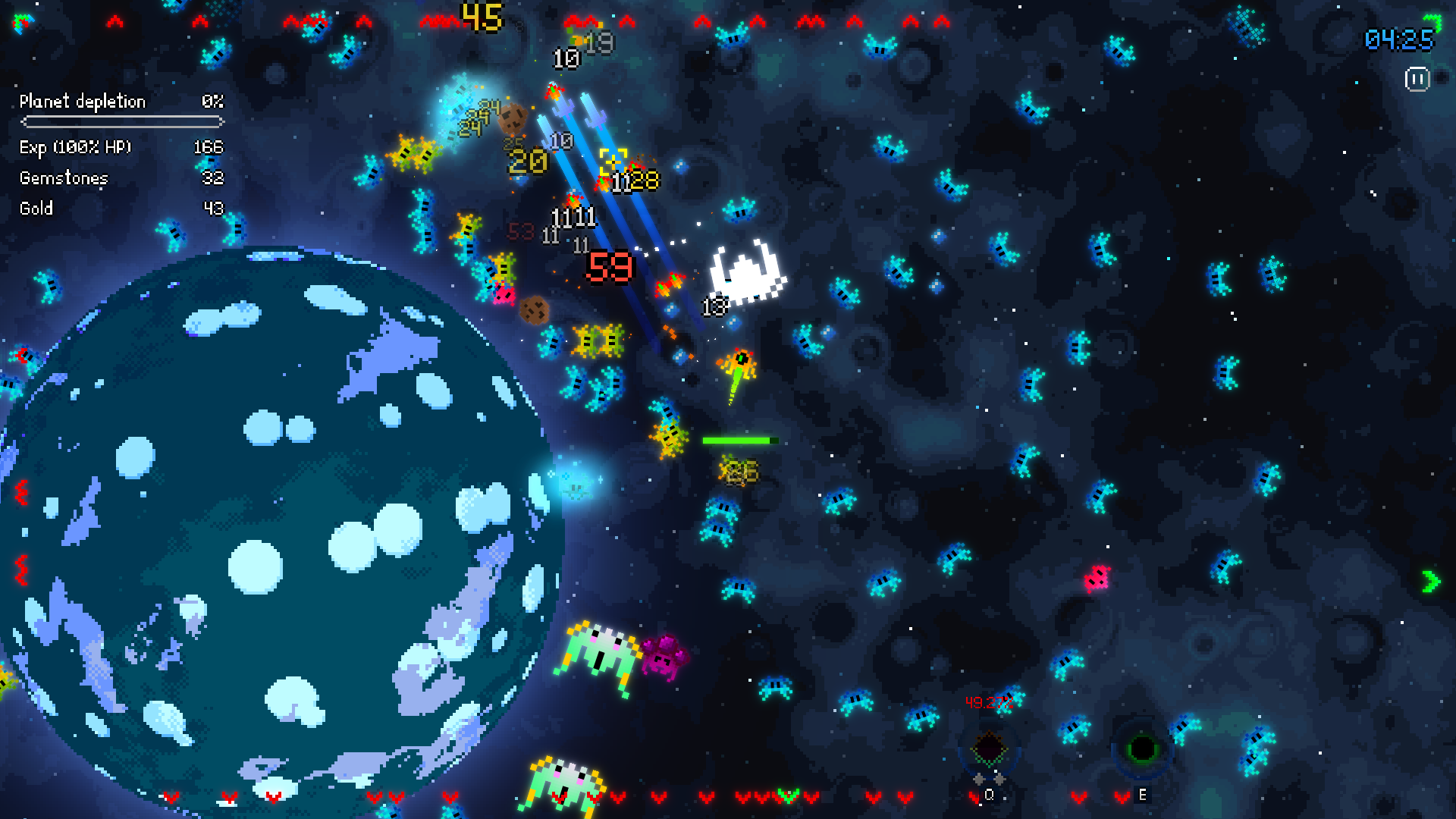The width and height of the screenshot is (1456, 819).
Task: Click the white player ship
Action: click(x=745, y=273)
